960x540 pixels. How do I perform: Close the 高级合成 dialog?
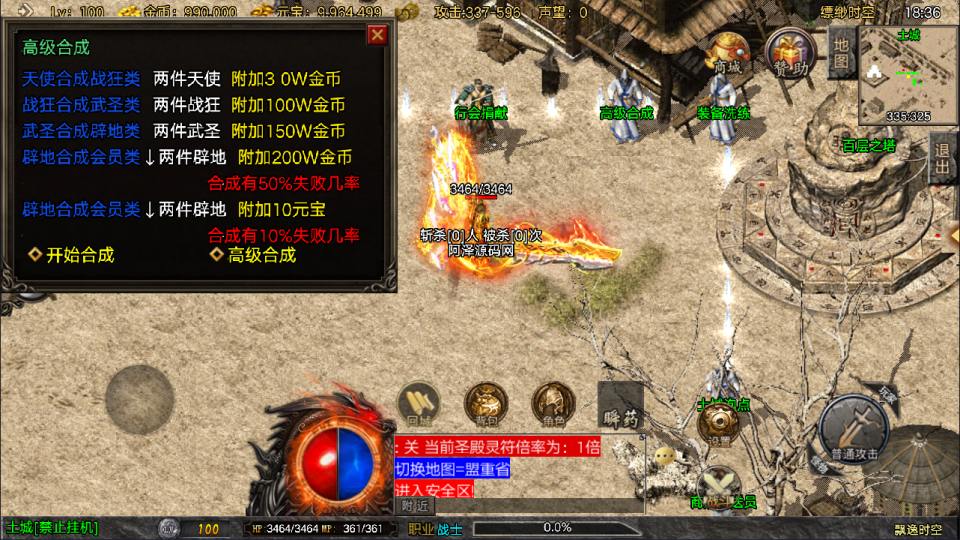click(377, 36)
